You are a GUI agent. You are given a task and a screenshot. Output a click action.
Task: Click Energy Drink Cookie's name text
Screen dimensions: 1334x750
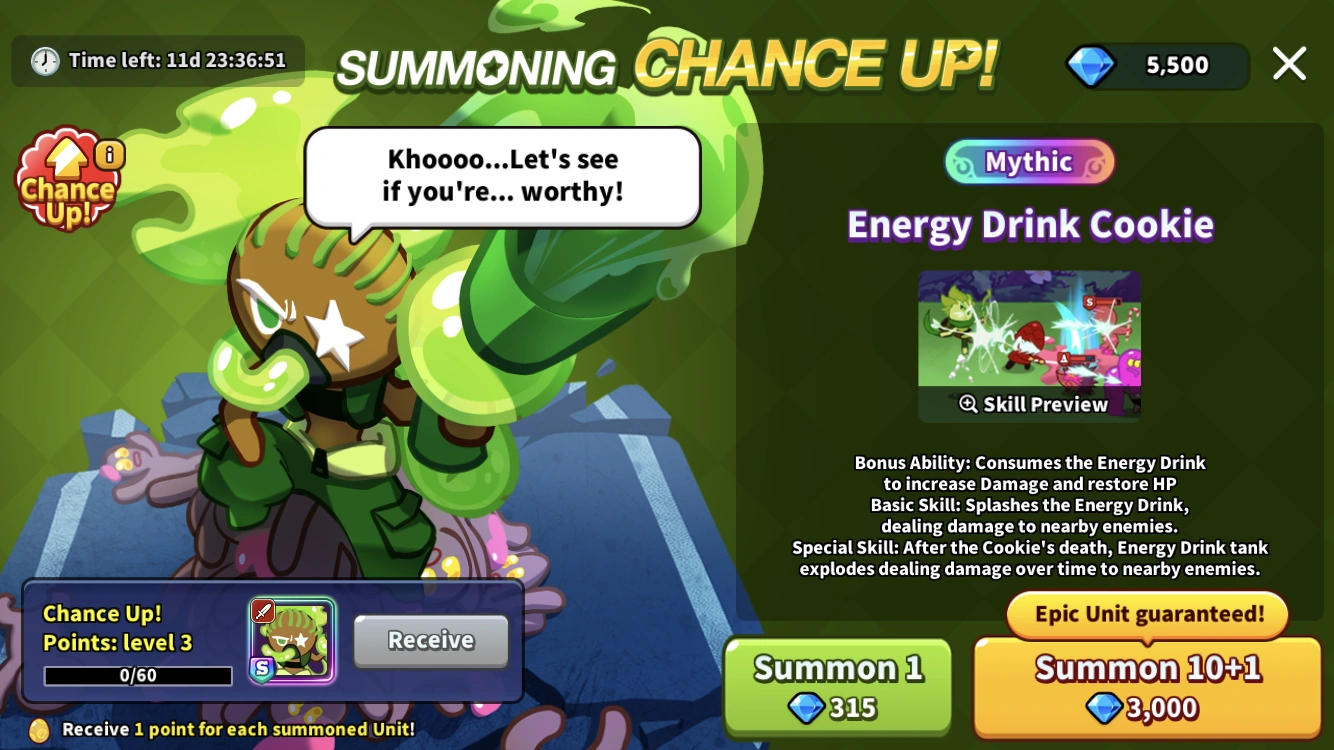point(1029,225)
